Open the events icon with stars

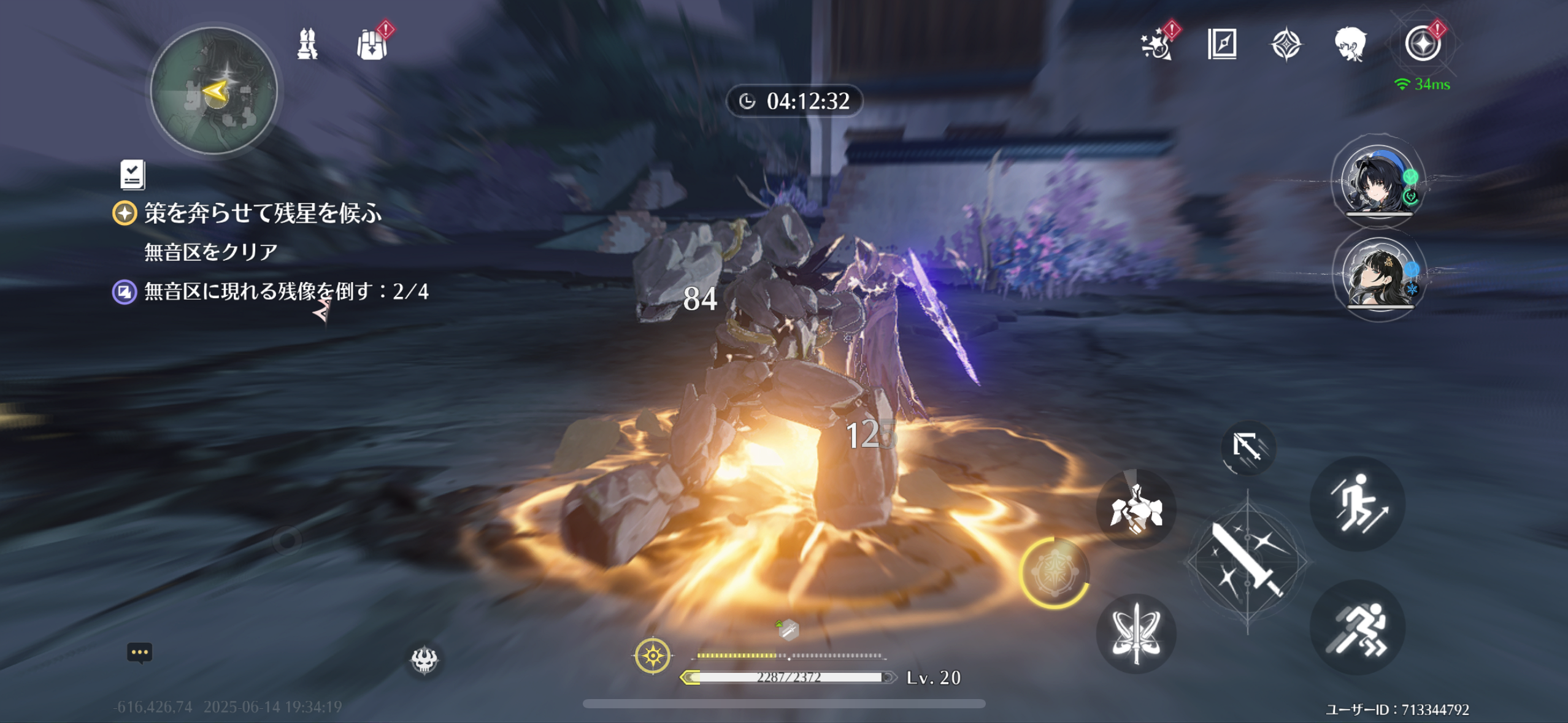pyautogui.click(x=1156, y=44)
